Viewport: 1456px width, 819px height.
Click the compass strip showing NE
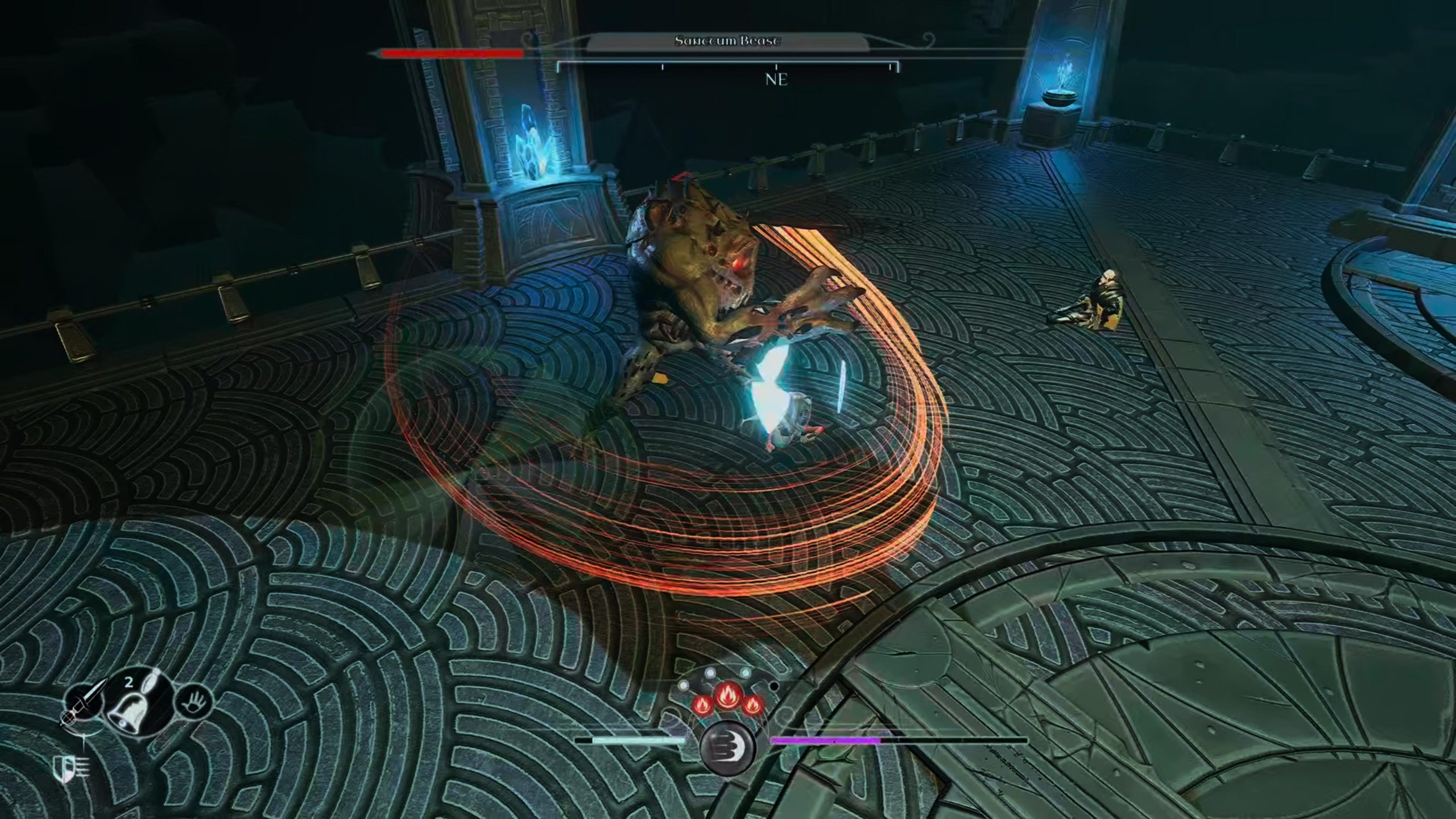coord(727,72)
